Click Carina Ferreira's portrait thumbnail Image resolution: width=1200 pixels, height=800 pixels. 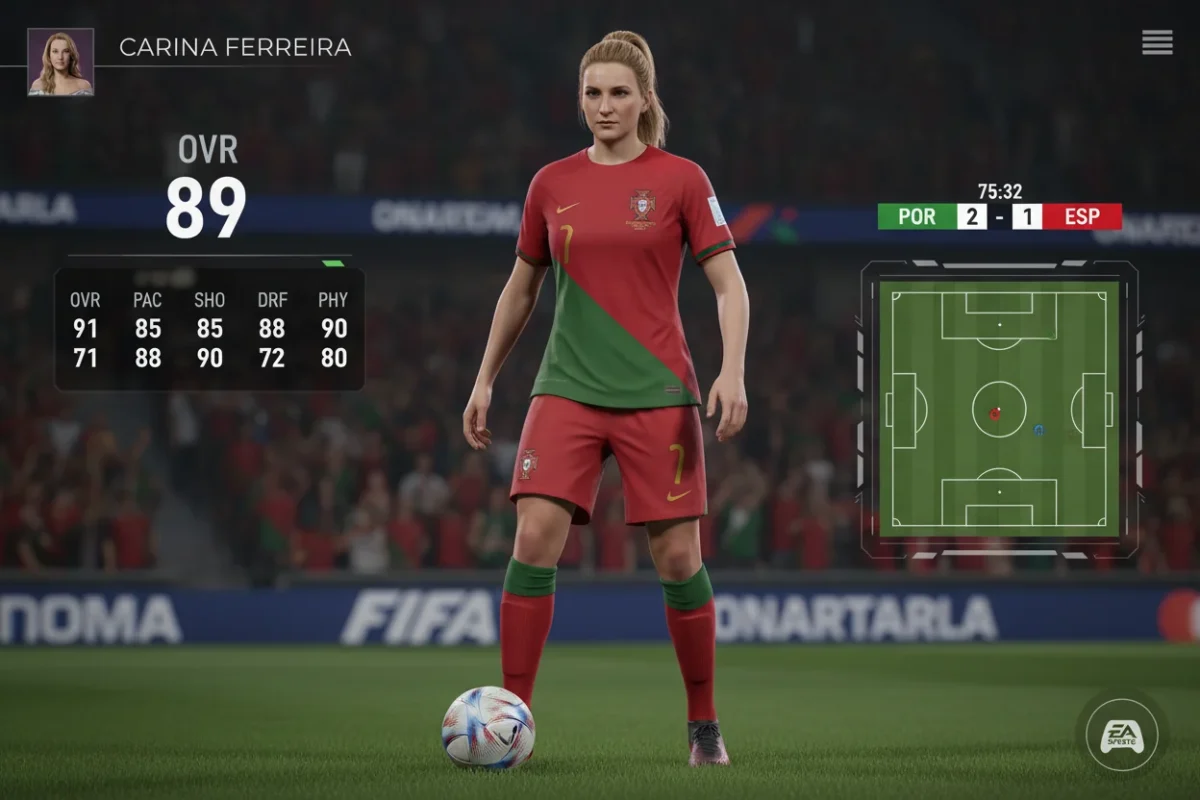(x=61, y=62)
